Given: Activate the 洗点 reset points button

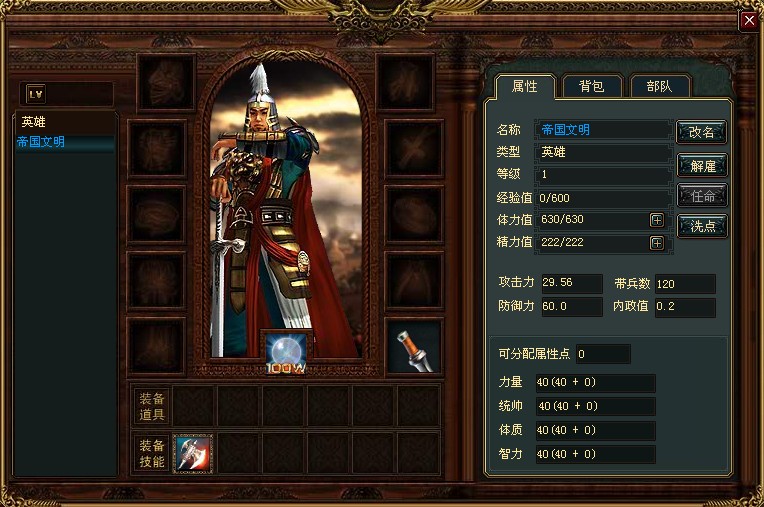Looking at the screenshot, I should pyautogui.click(x=701, y=226).
